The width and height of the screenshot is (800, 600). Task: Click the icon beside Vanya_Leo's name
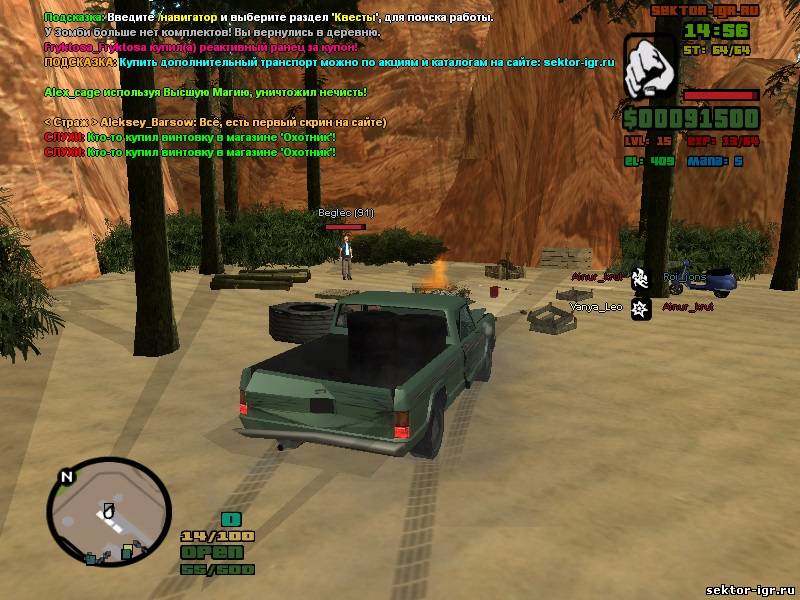click(x=640, y=308)
